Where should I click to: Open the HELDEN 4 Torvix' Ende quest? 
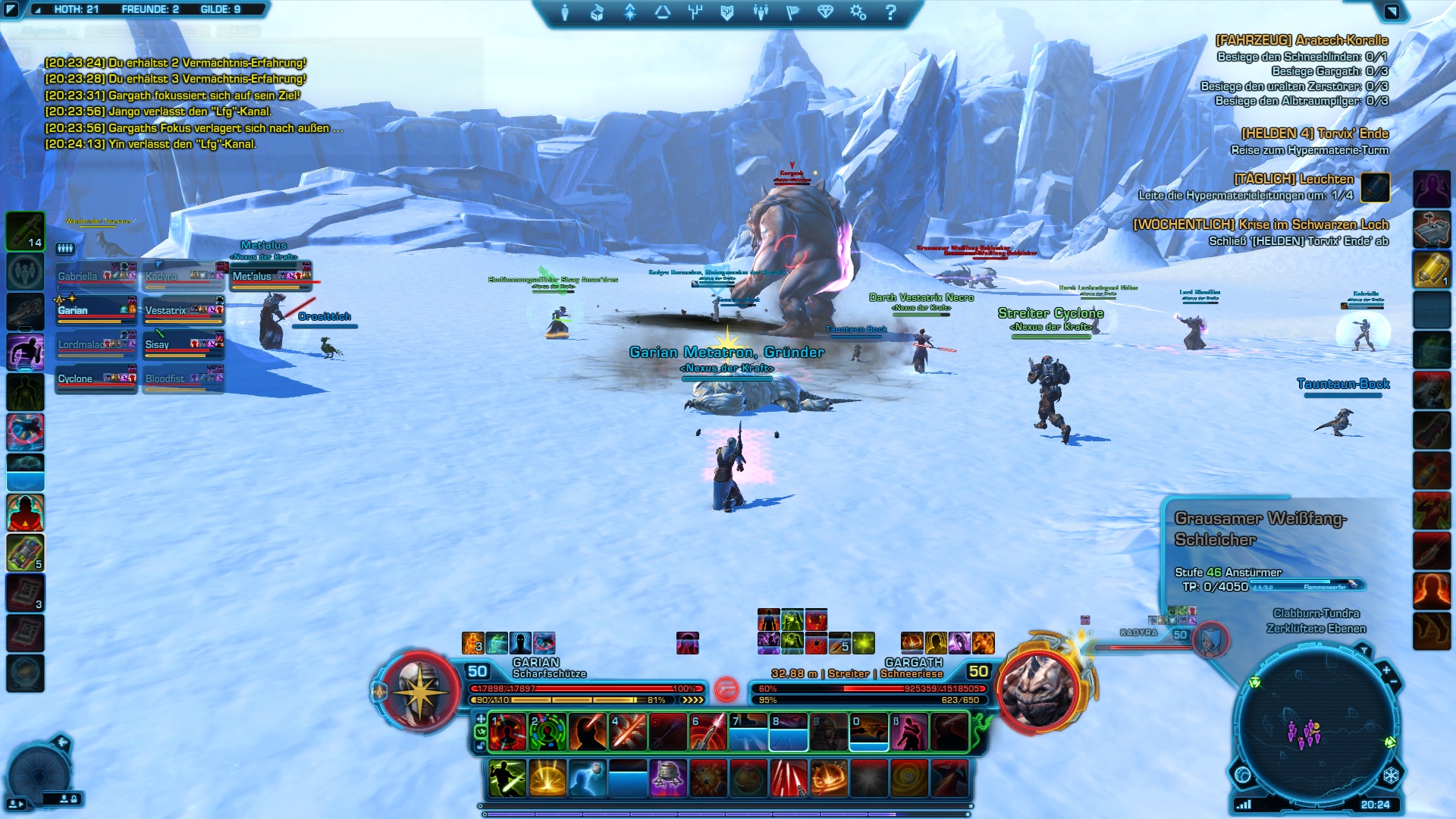coord(1314,134)
